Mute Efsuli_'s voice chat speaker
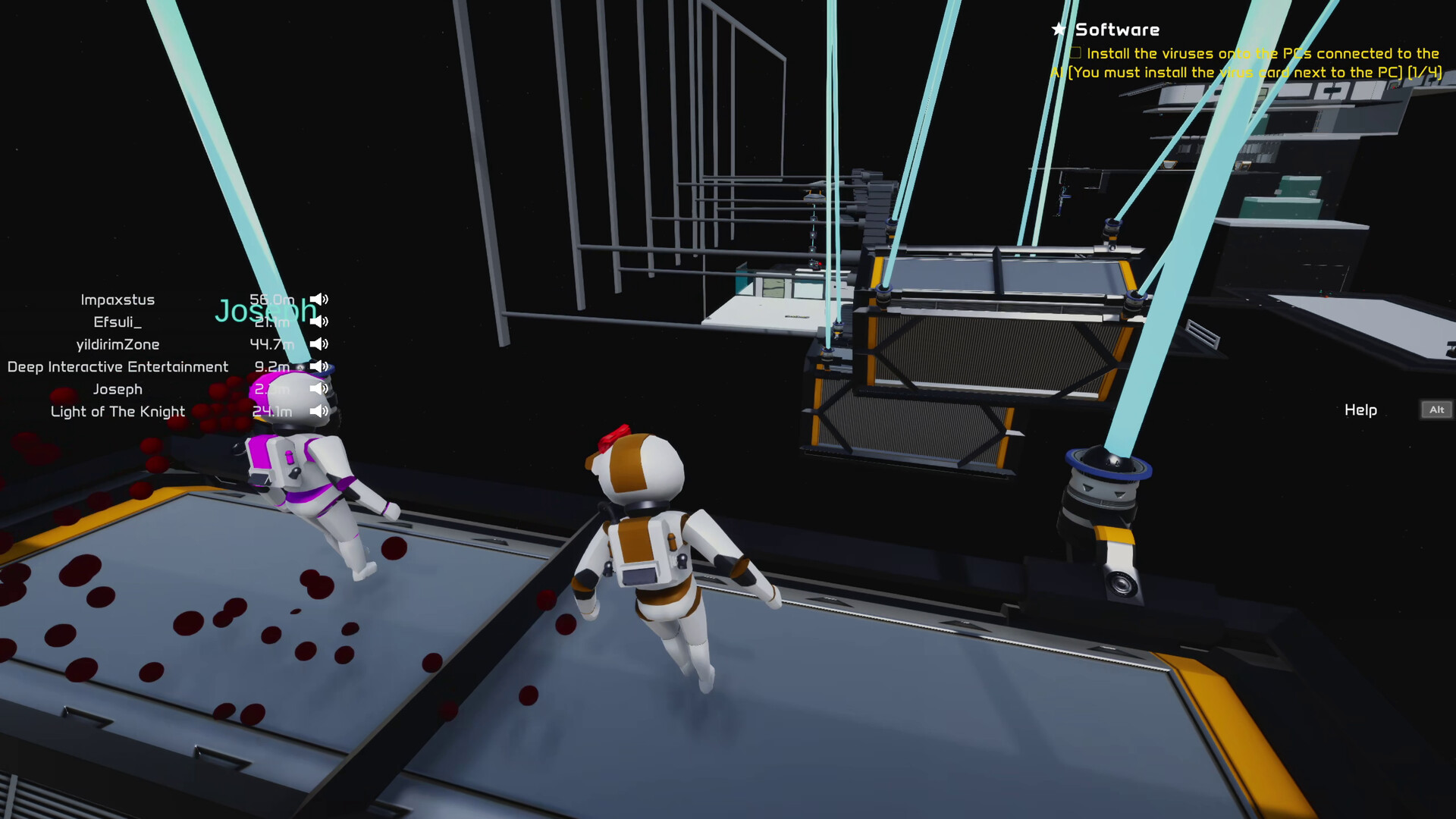 (x=318, y=321)
